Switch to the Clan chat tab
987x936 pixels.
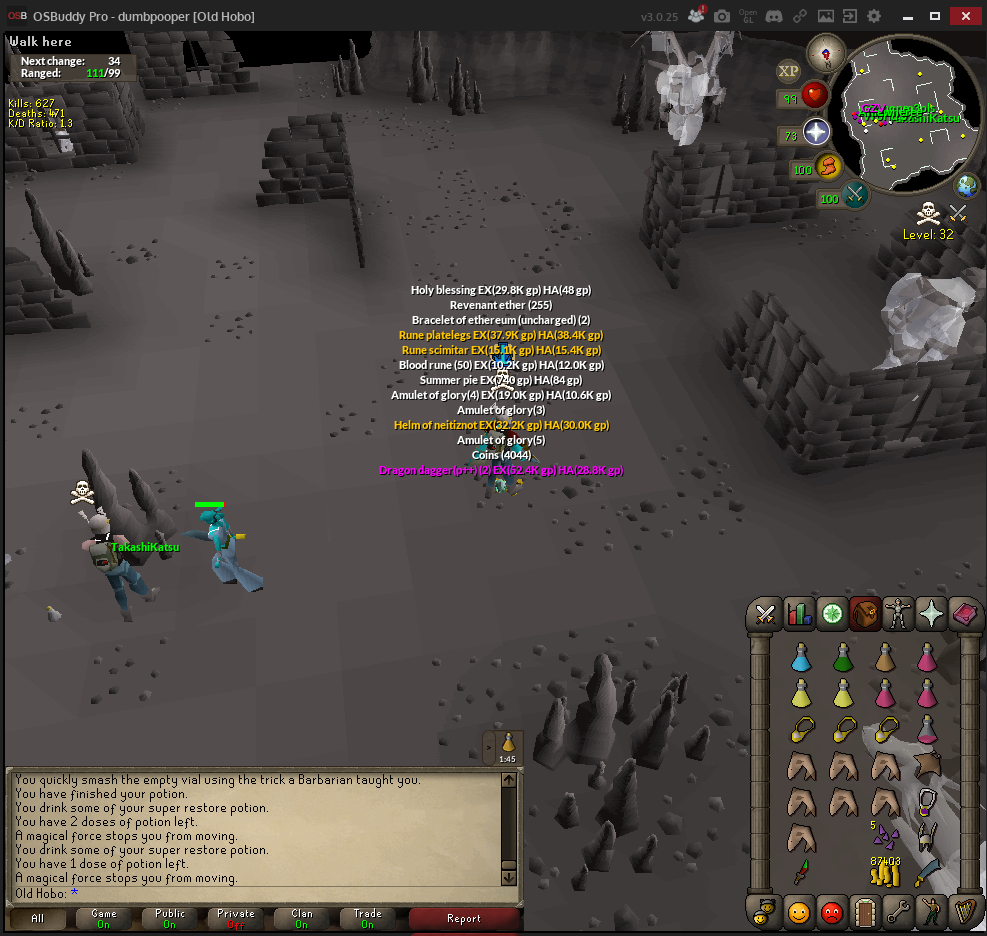(x=302, y=918)
